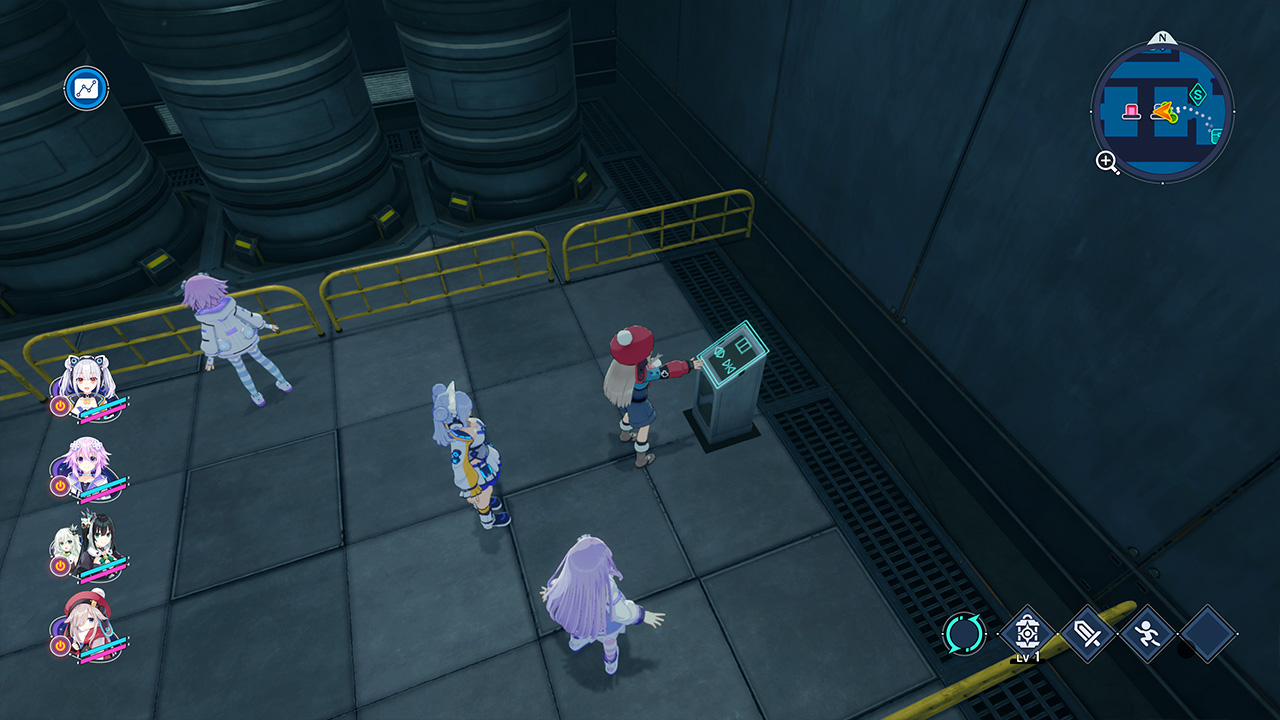
Task: Select the duo portrait with the black-haired girl
Action: [88, 543]
